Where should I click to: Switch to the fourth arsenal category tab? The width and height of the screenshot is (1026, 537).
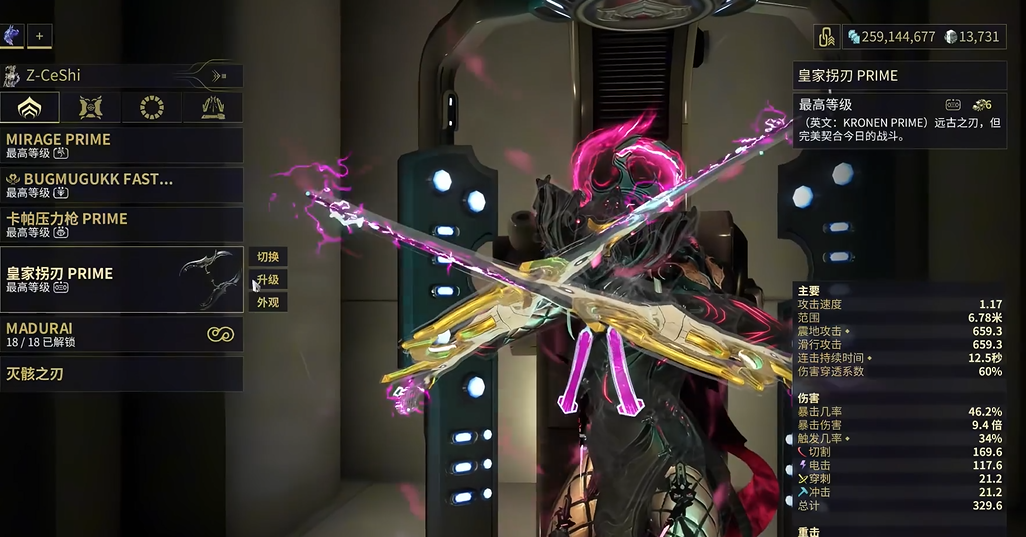213,107
